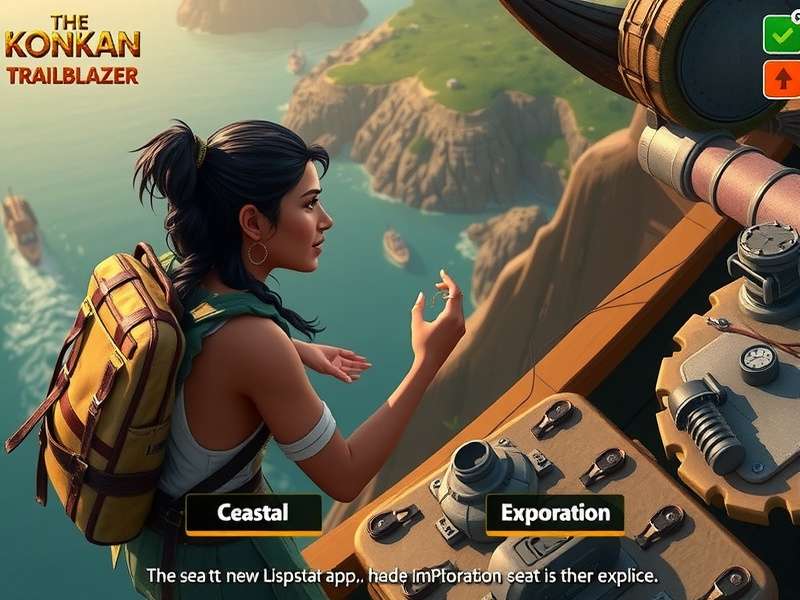Activate the orange up-arrow button
The image size is (800, 600).
tap(780, 79)
